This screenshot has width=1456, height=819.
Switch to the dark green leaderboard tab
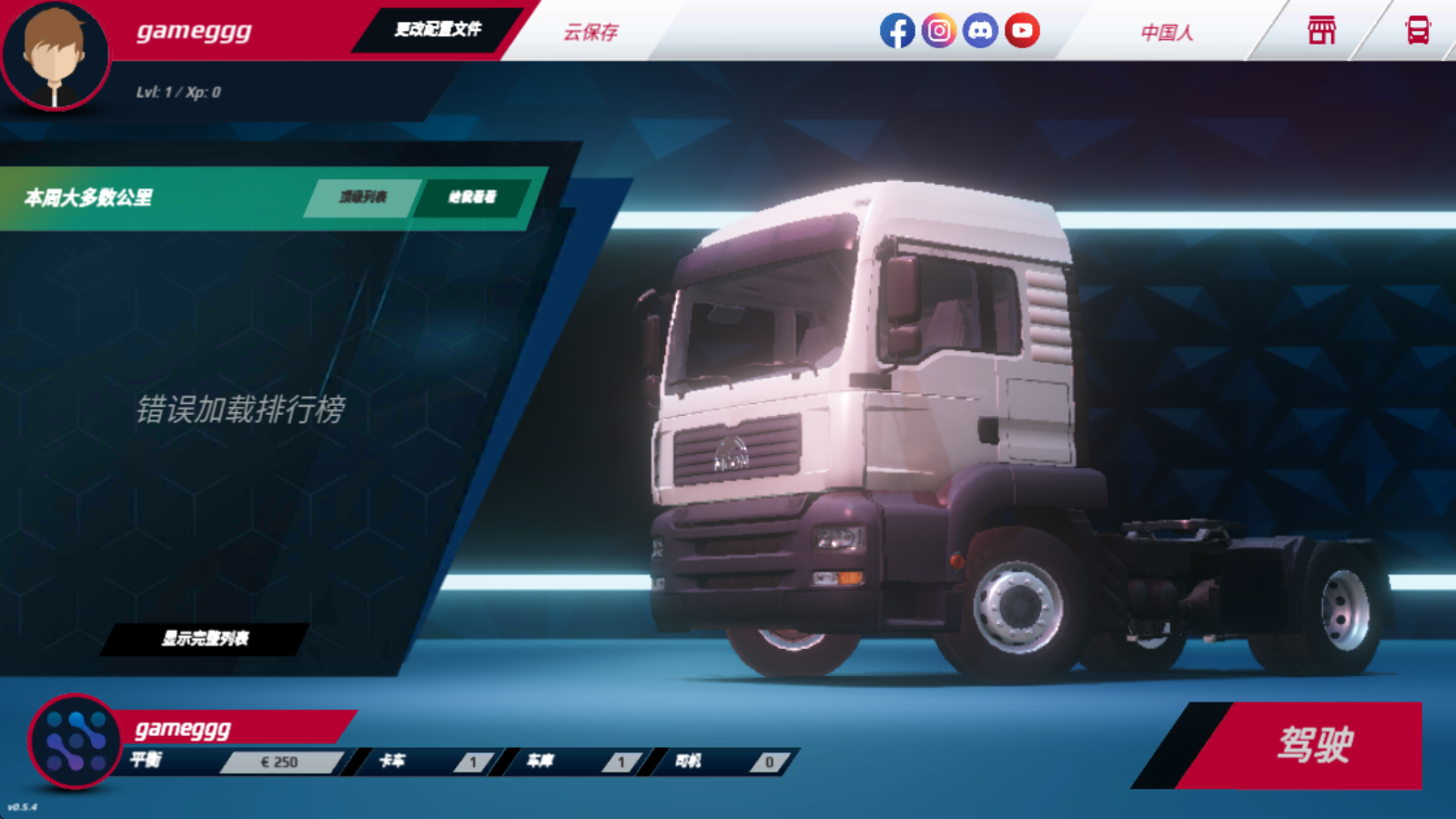pyautogui.click(x=472, y=197)
